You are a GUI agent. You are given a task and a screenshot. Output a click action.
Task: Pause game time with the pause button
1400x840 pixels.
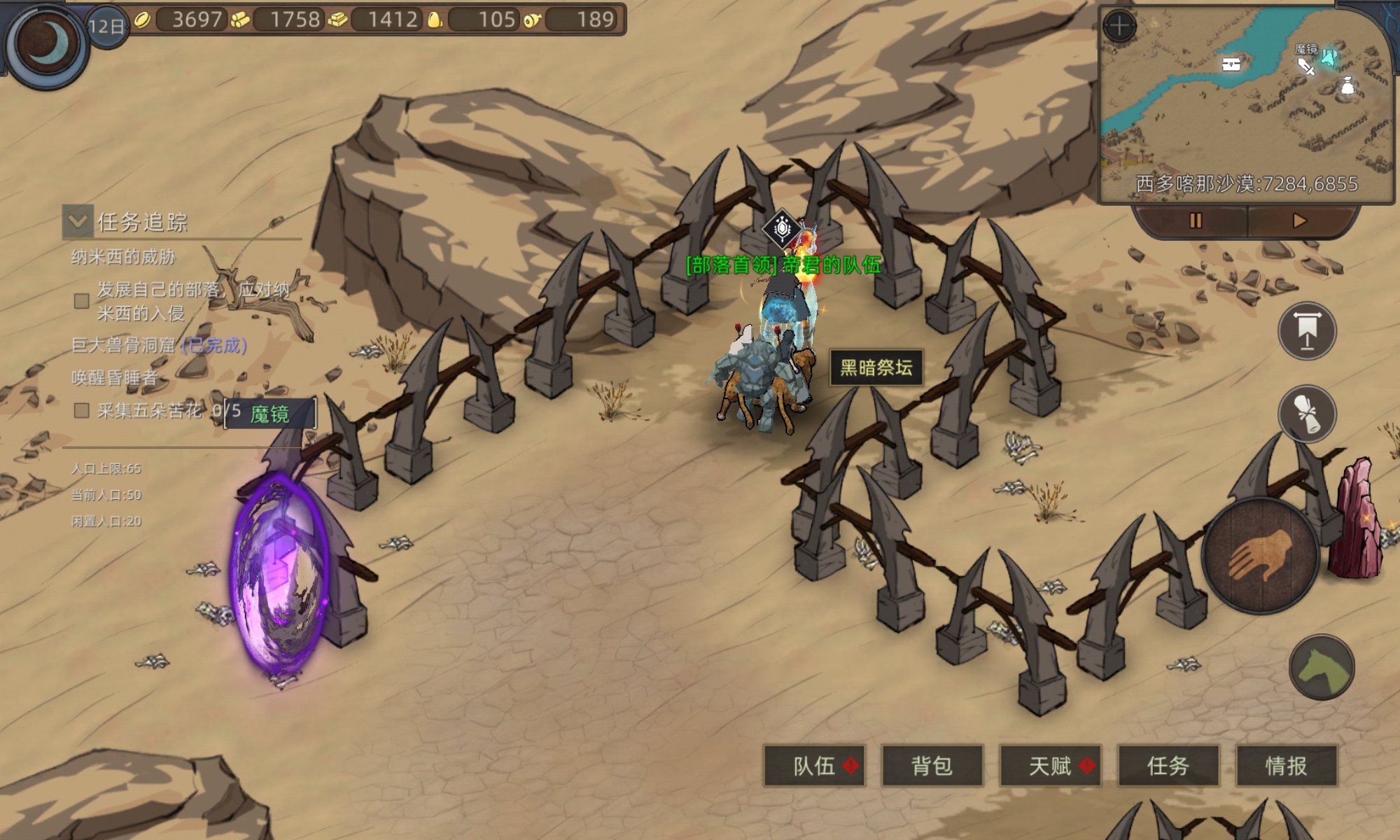[1196, 221]
